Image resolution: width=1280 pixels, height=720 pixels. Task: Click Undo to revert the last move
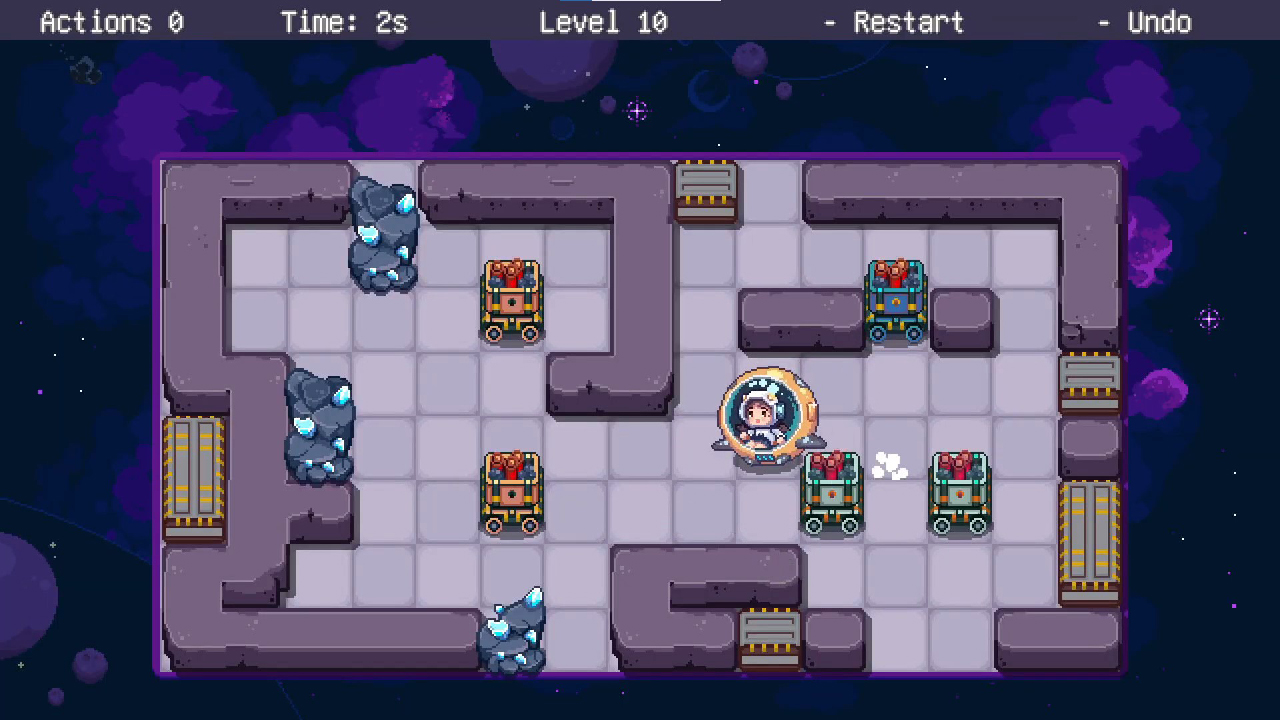pyautogui.click(x=1159, y=22)
